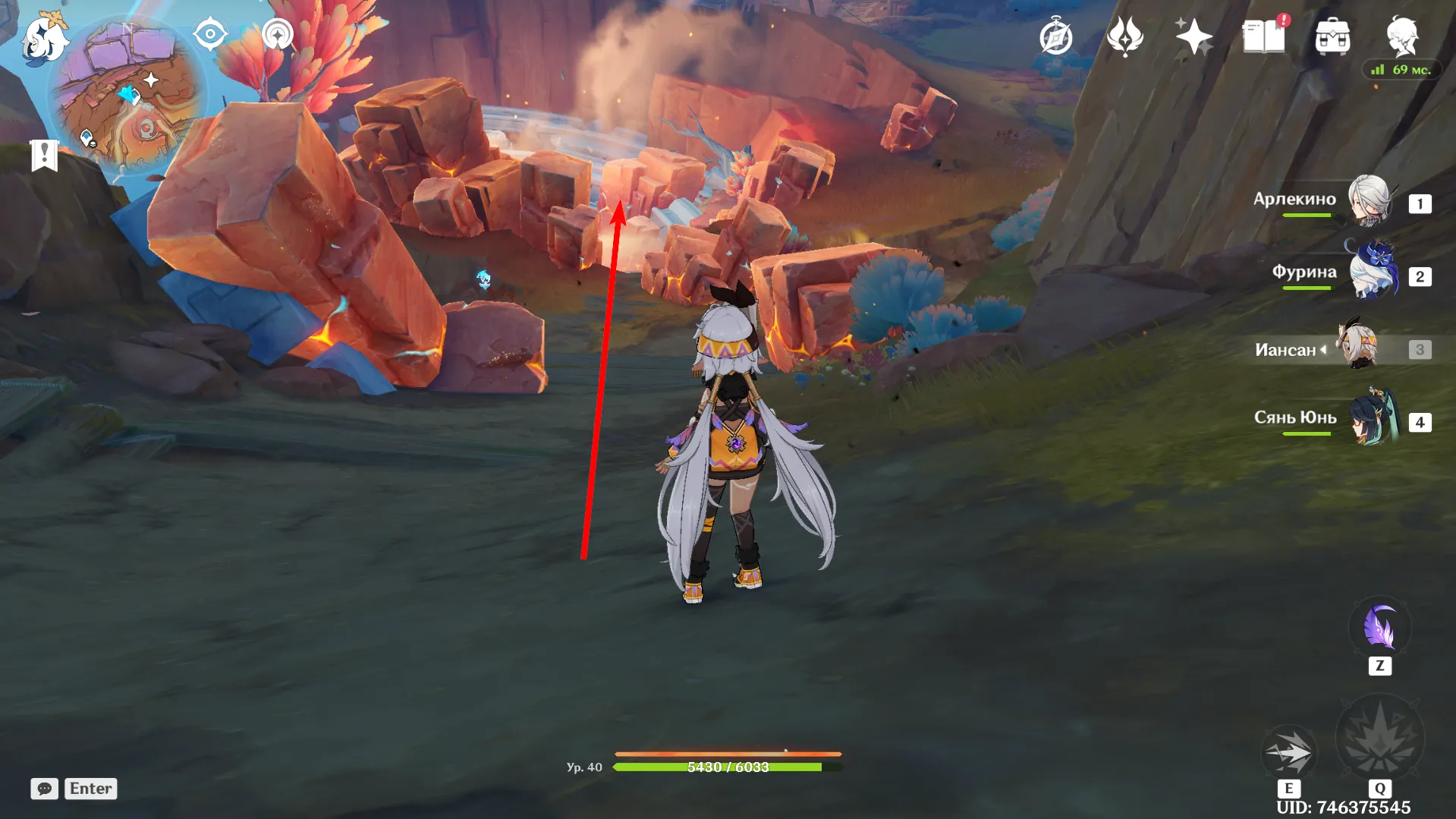This screenshot has width=1456, height=819.
Task: Open the wish four-pointed star icon
Action: click(1193, 36)
